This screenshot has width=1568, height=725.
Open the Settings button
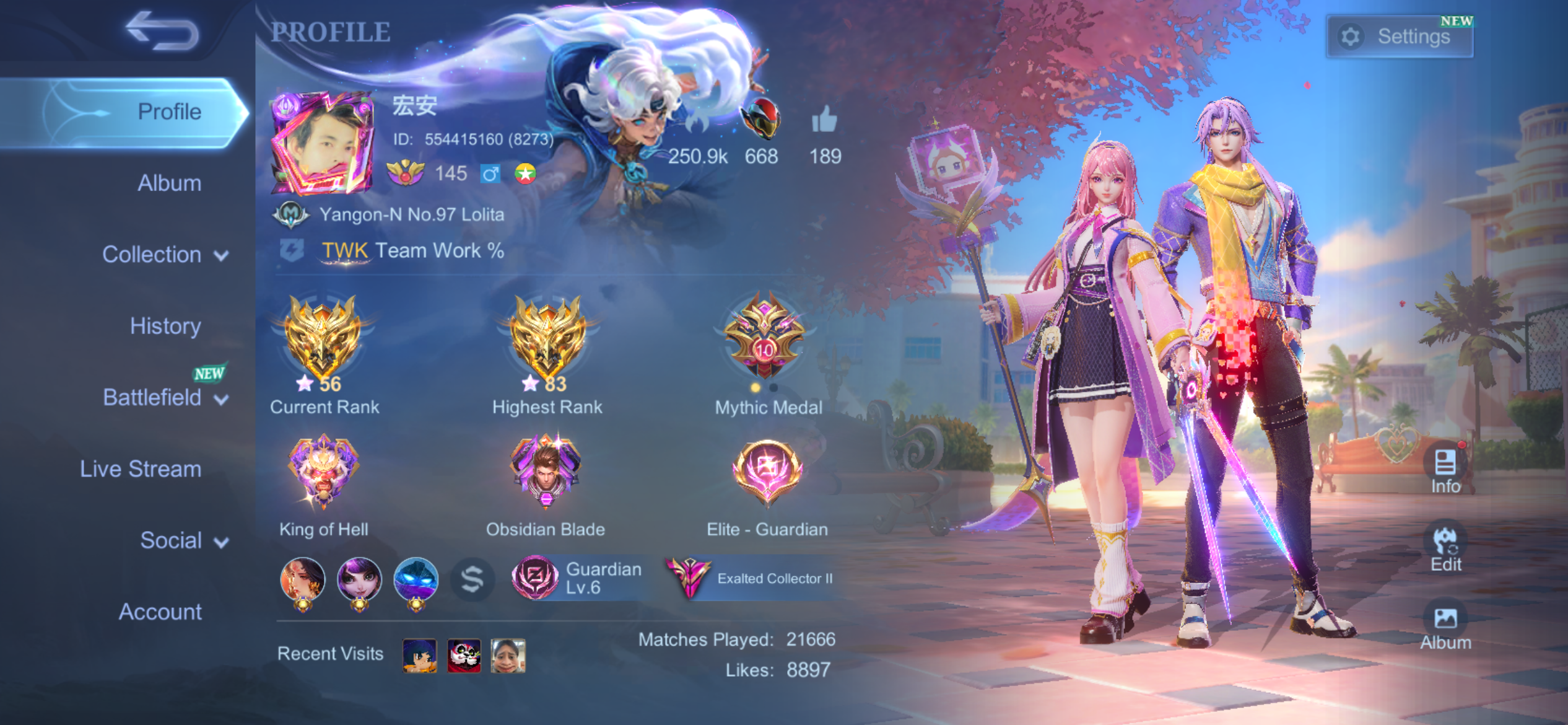pos(1400,37)
